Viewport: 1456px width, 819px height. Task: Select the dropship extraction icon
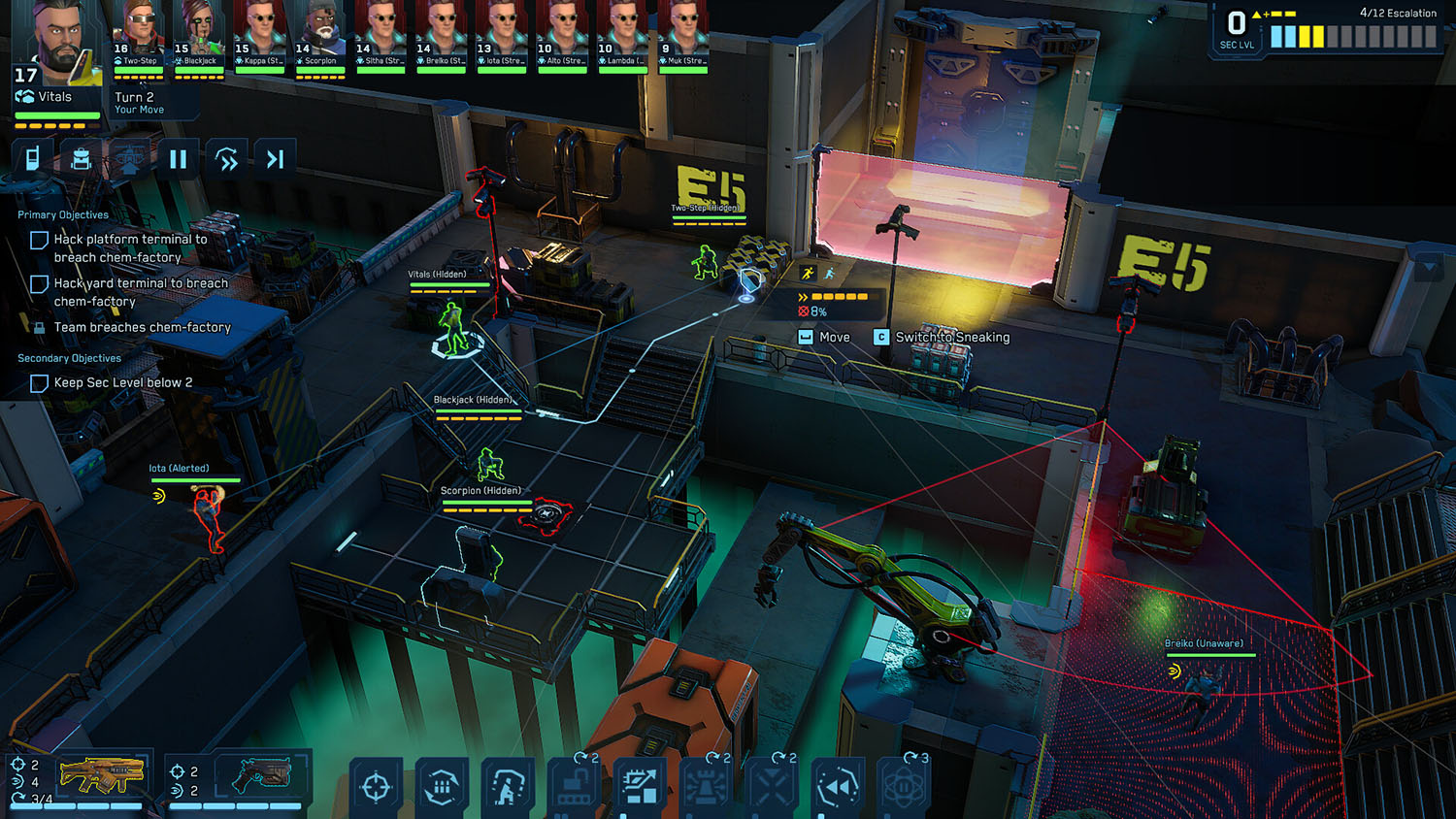[130, 157]
